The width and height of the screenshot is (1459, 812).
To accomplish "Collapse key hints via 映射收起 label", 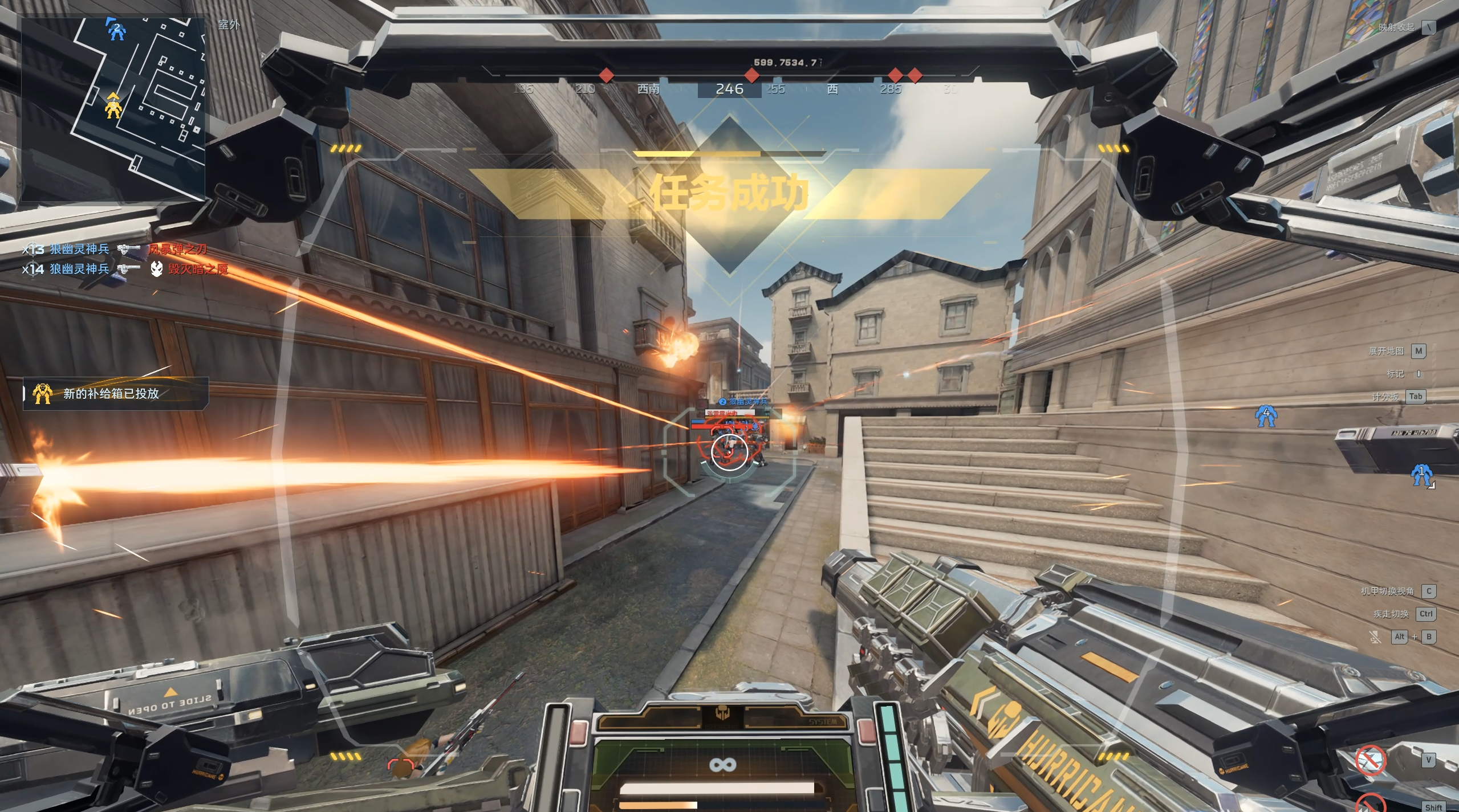I will pyautogui.click(x=1396, y=27).
